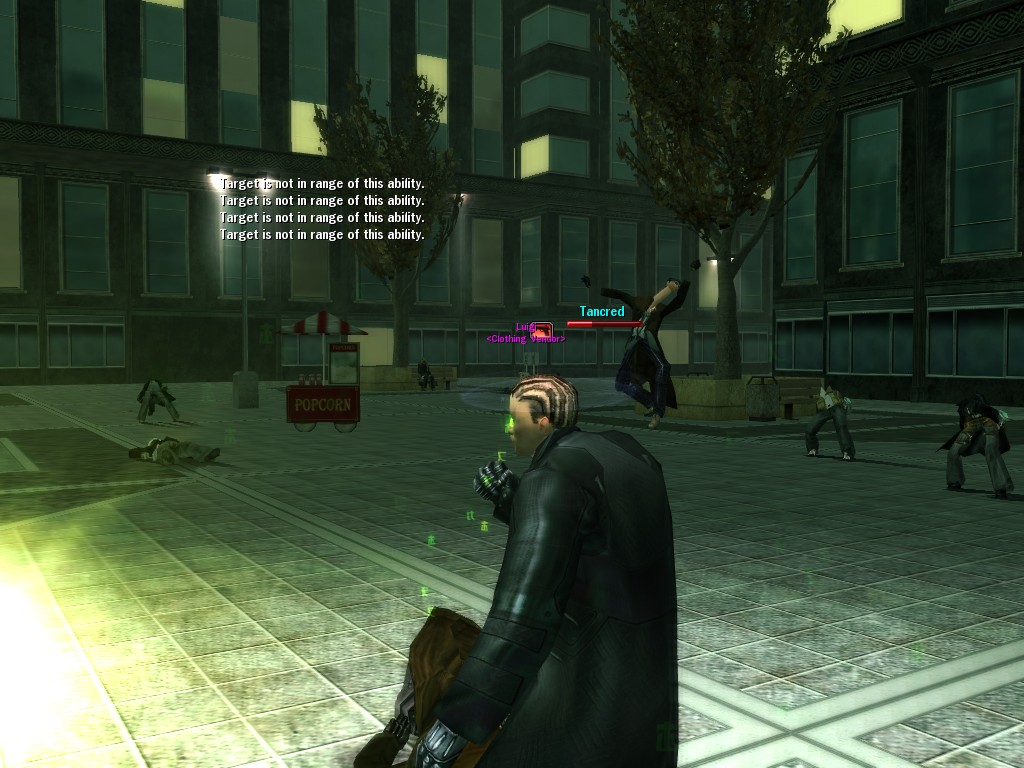
Task: Select the Luigi Clothing Vendor label
Action: 526,339
